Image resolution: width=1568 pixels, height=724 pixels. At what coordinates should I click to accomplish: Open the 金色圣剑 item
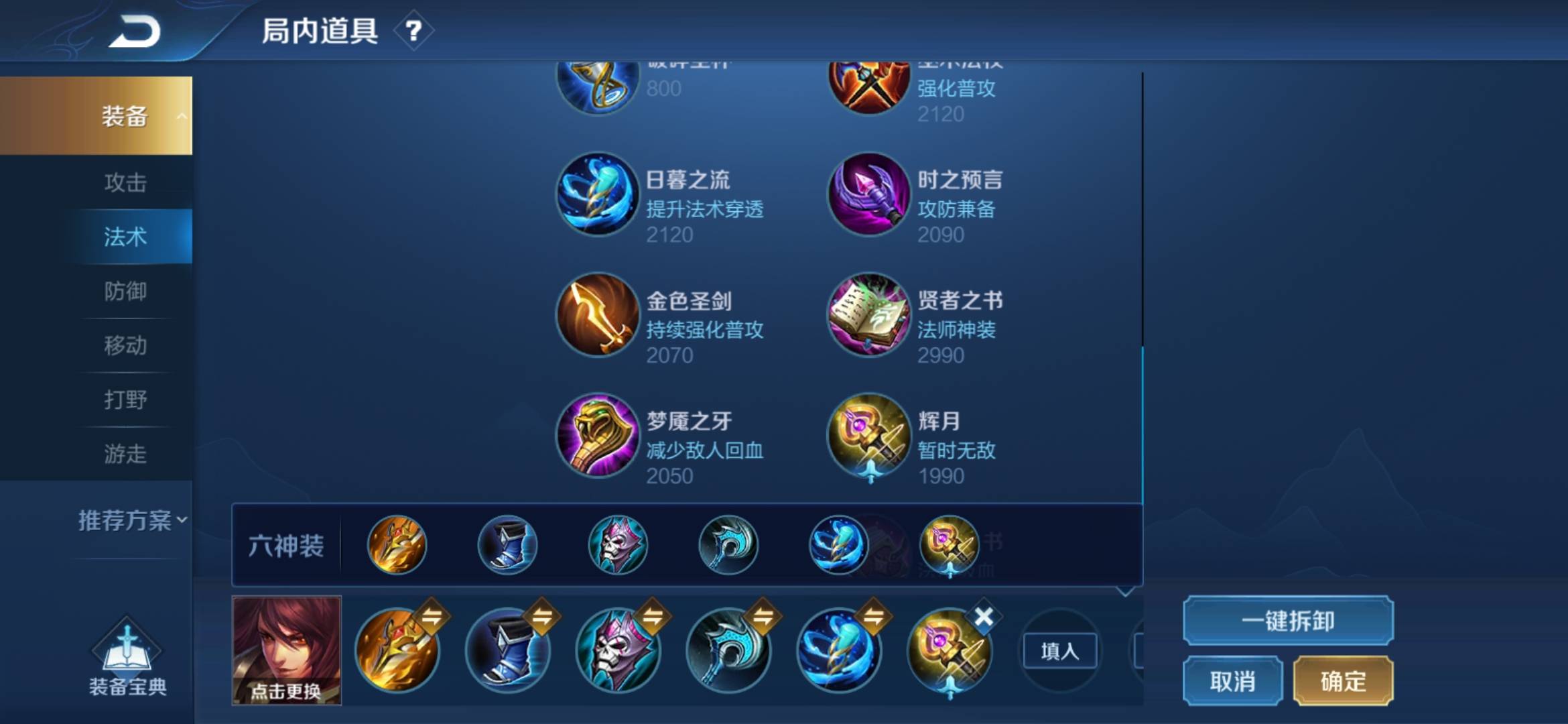pos(598,315)
